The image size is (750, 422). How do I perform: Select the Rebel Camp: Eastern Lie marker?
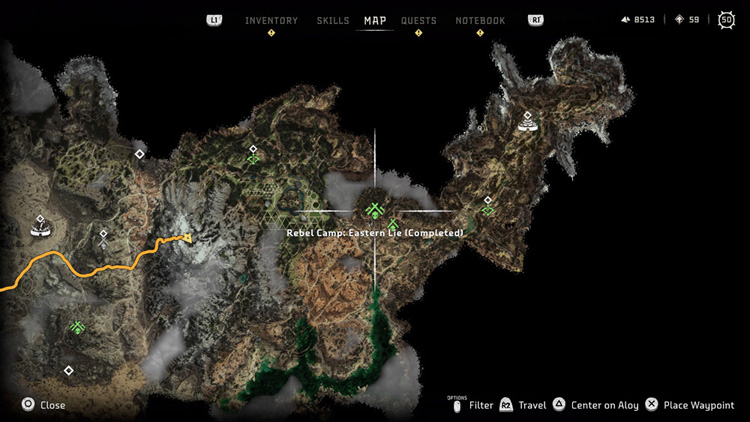(x=375, y=211)
